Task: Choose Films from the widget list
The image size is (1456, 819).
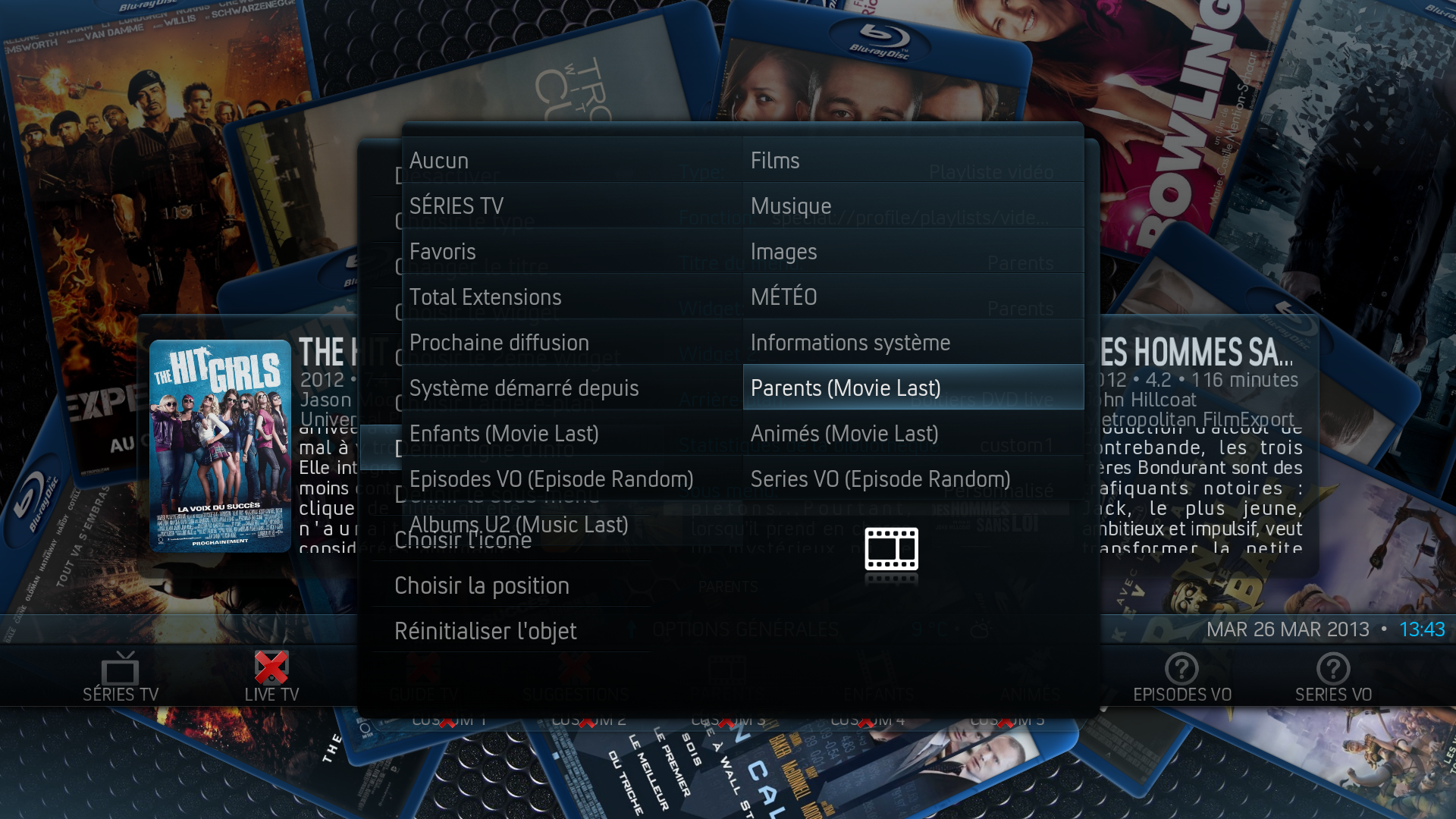Action: pos(913,161)
